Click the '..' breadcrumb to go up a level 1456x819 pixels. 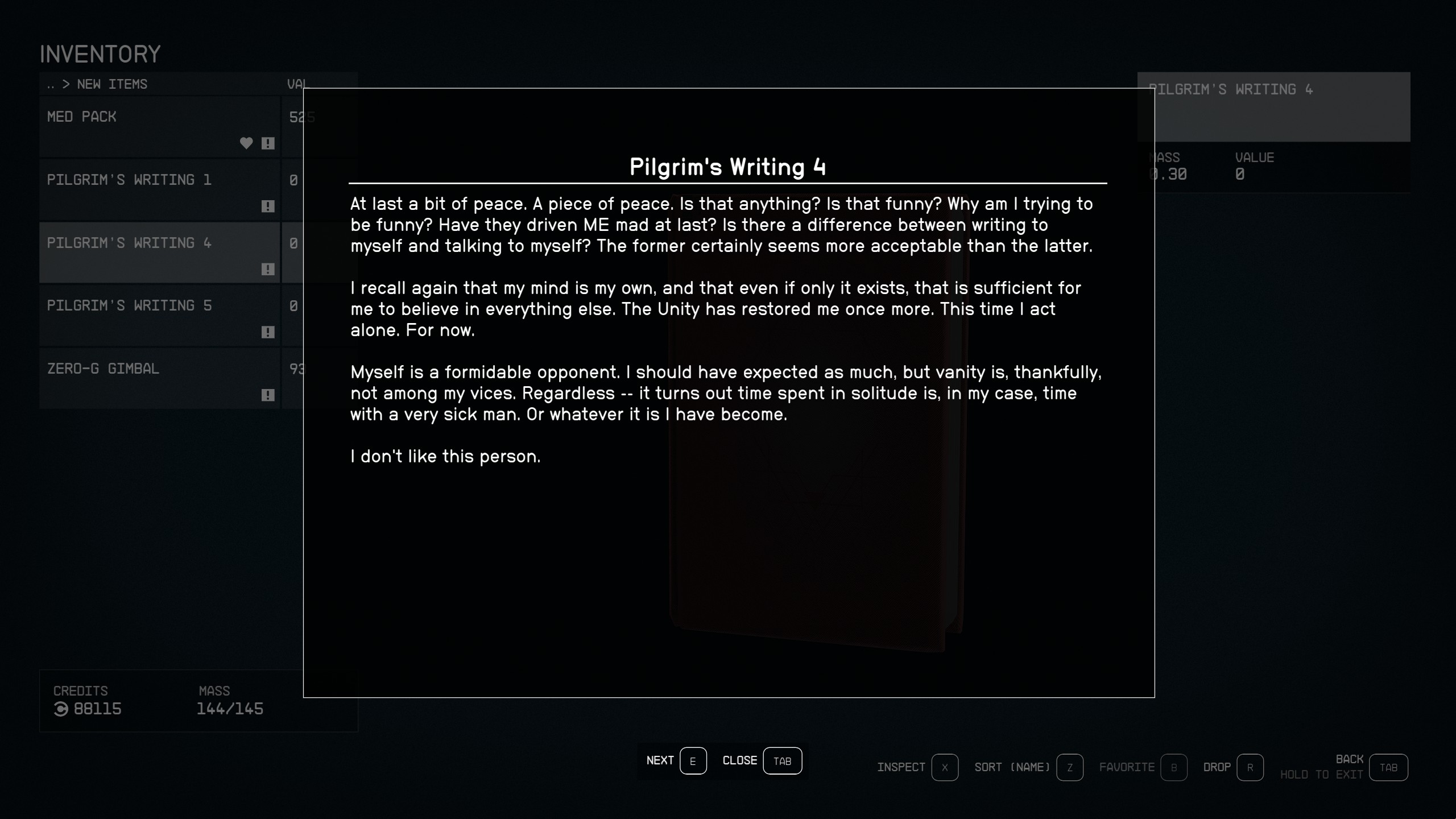coord(51,84)
